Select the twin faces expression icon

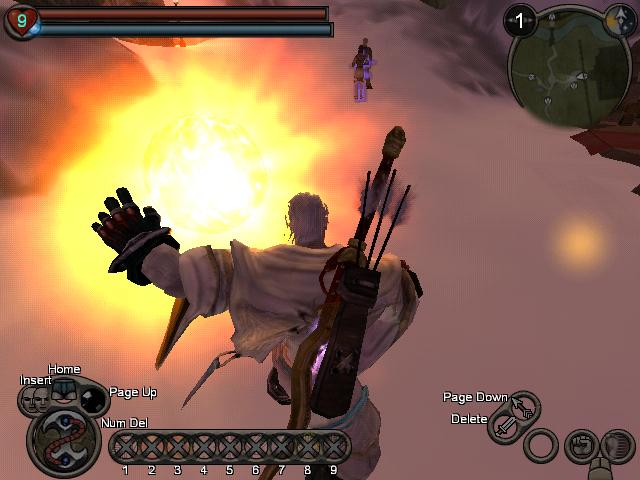tap(35, 400)
